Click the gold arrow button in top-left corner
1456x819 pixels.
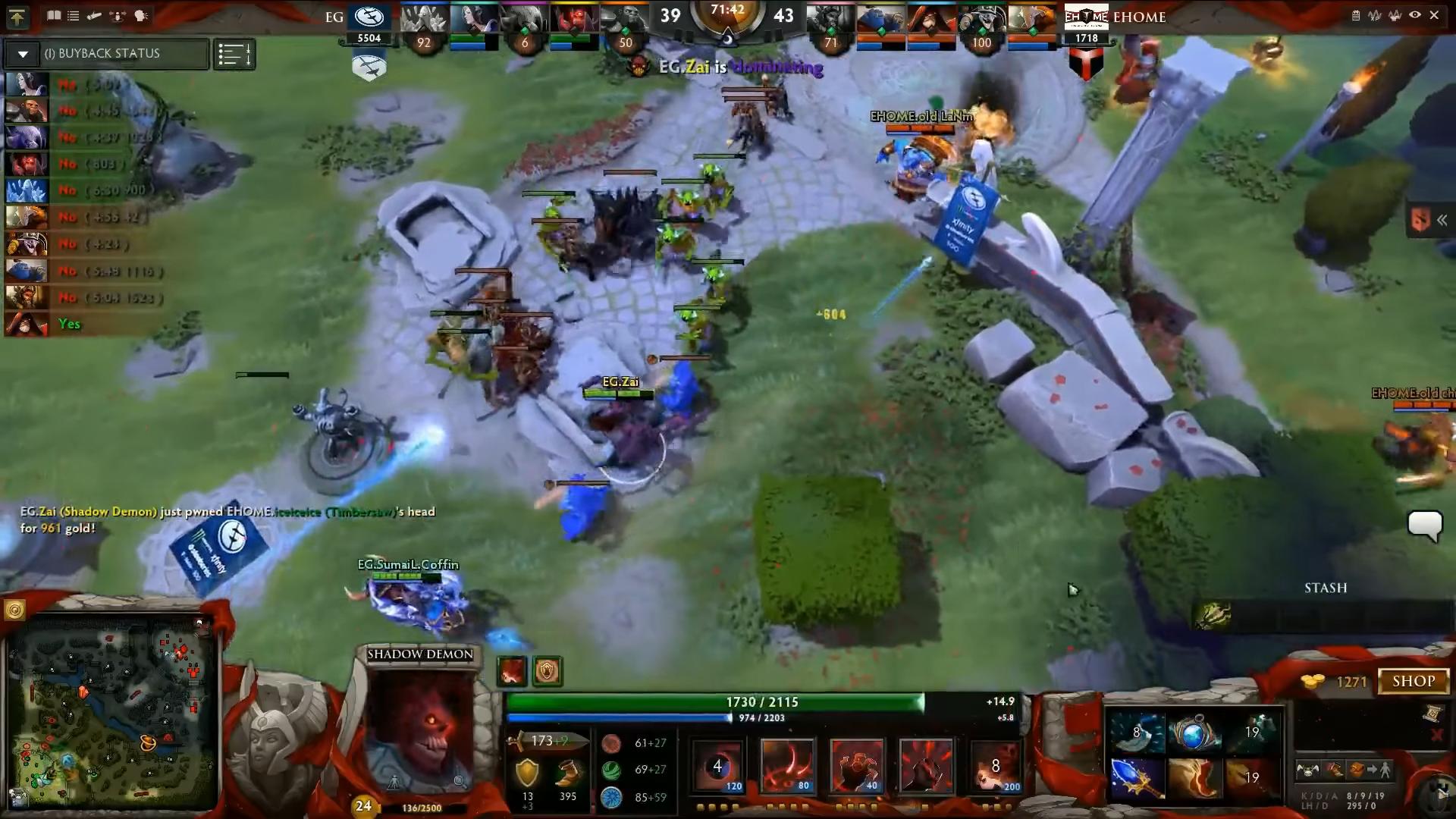coord(17,16)
